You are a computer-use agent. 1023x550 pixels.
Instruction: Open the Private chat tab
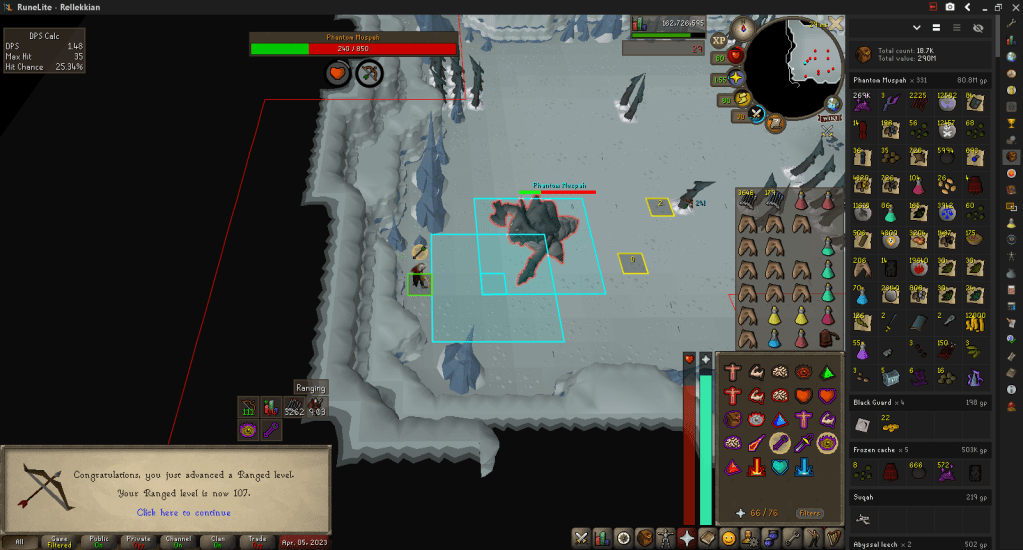pos(139,541)
